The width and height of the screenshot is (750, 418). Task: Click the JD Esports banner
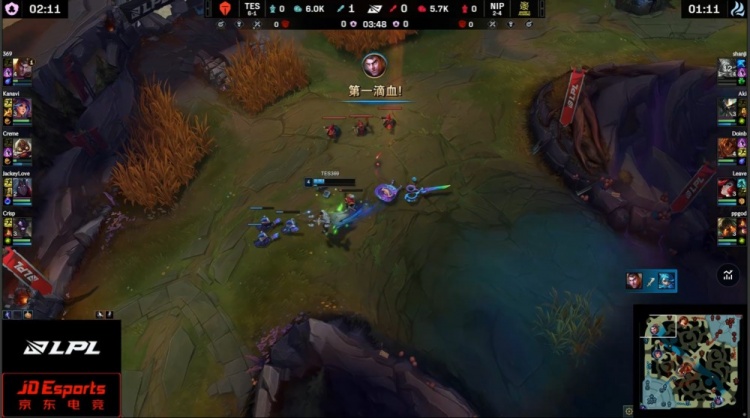[x=60, y=395]
